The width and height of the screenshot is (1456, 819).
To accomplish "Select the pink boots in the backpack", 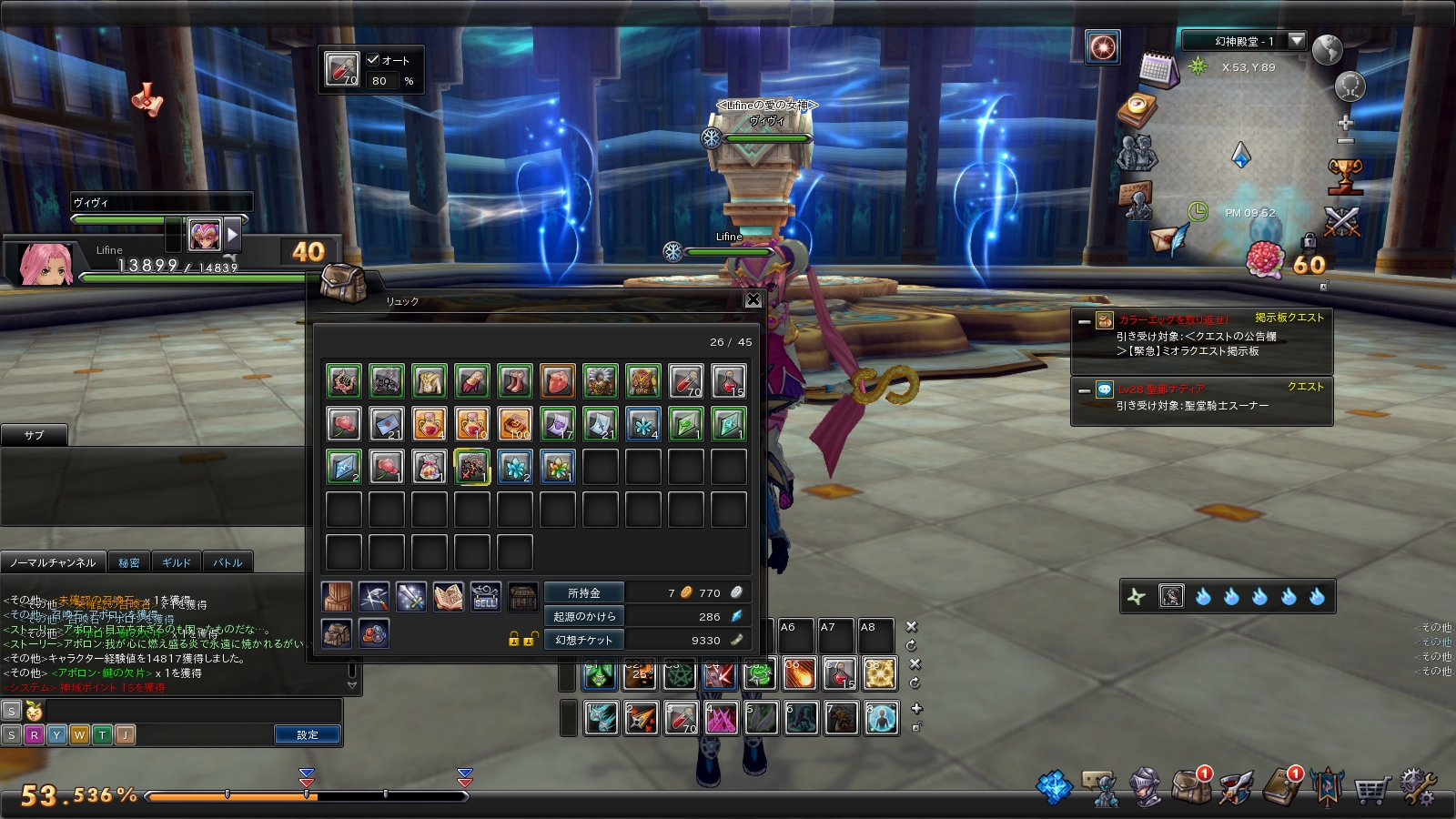I will 514,380.
